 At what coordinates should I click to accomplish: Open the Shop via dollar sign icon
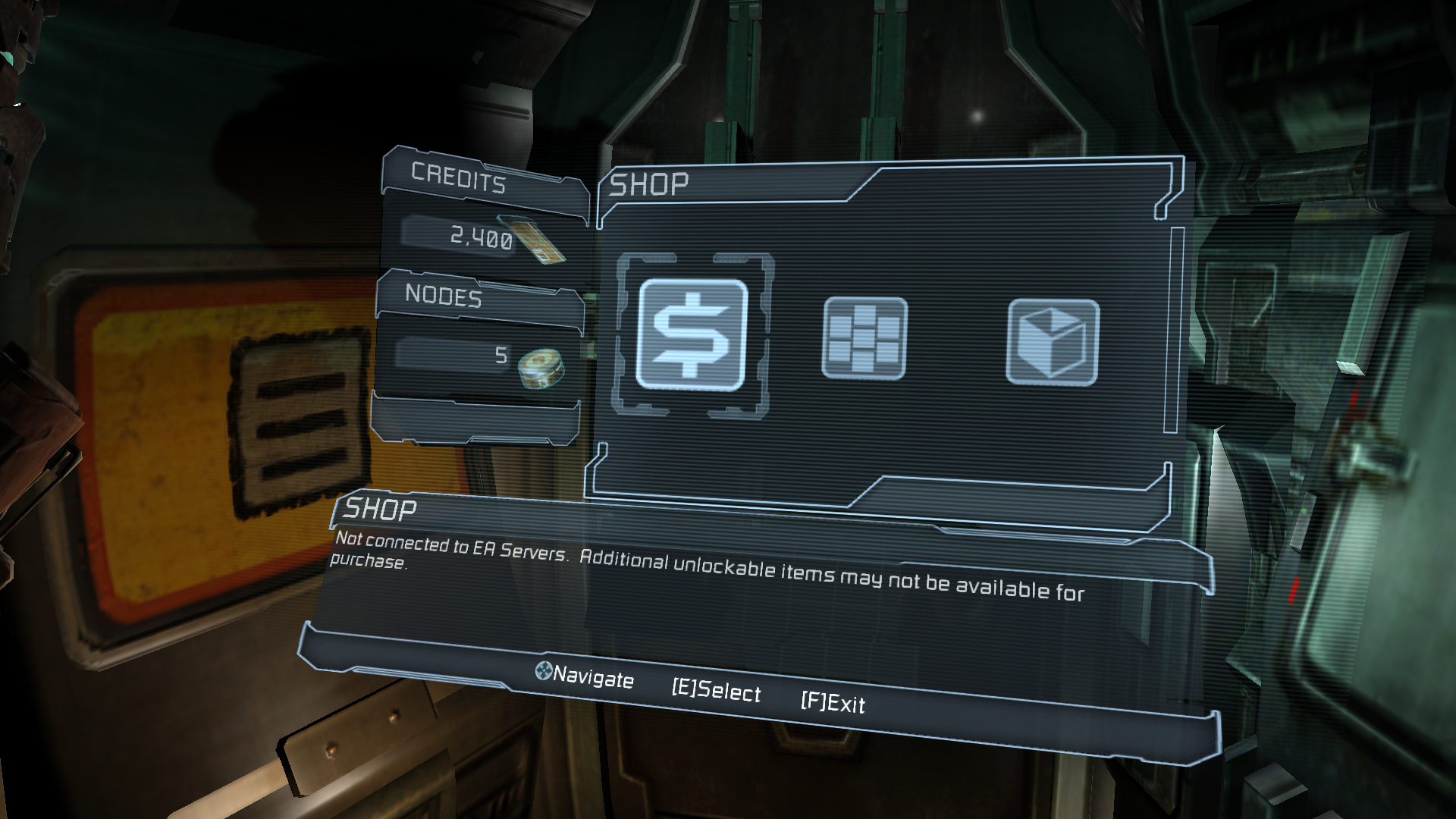click(691, 334)
